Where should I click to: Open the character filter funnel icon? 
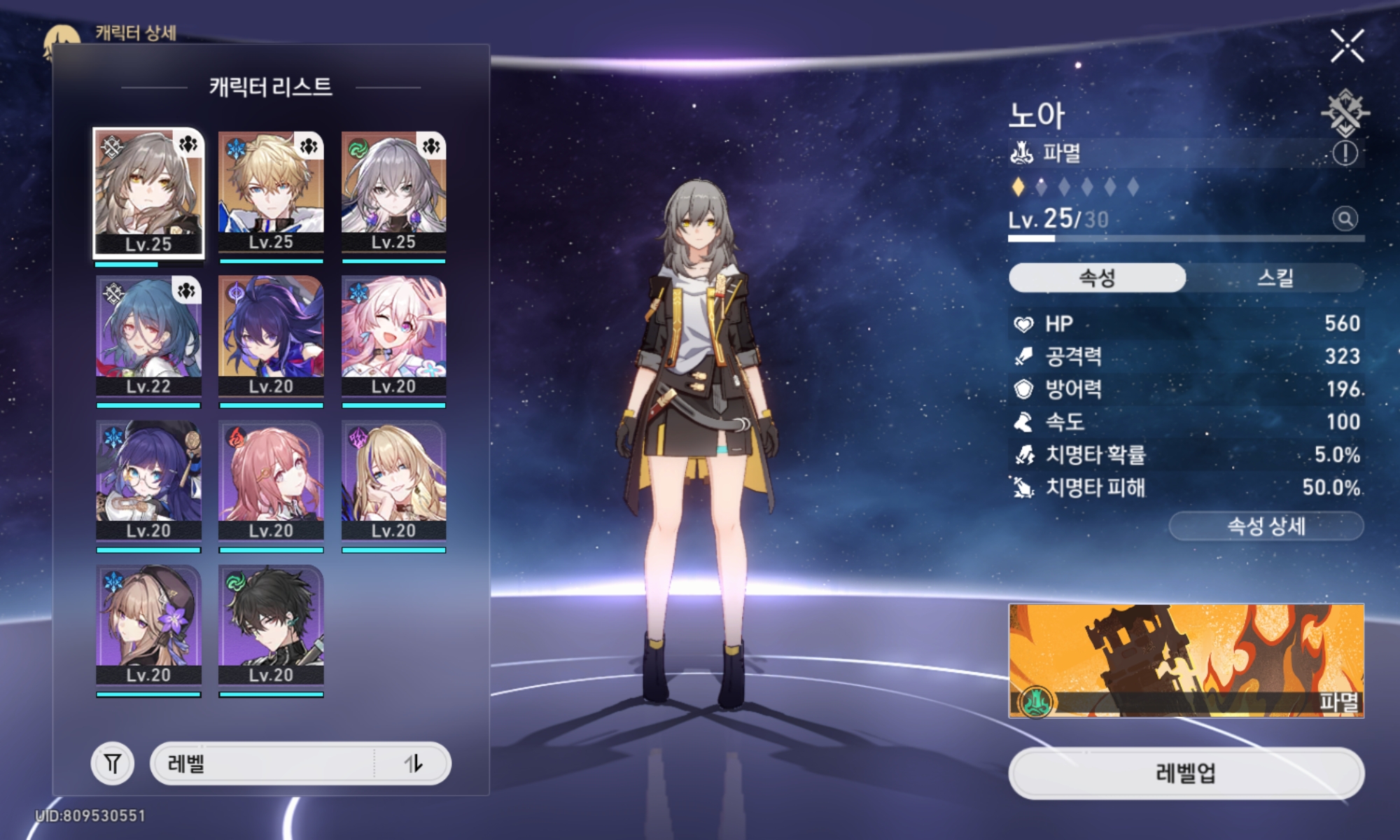click(x=113, y=763)
